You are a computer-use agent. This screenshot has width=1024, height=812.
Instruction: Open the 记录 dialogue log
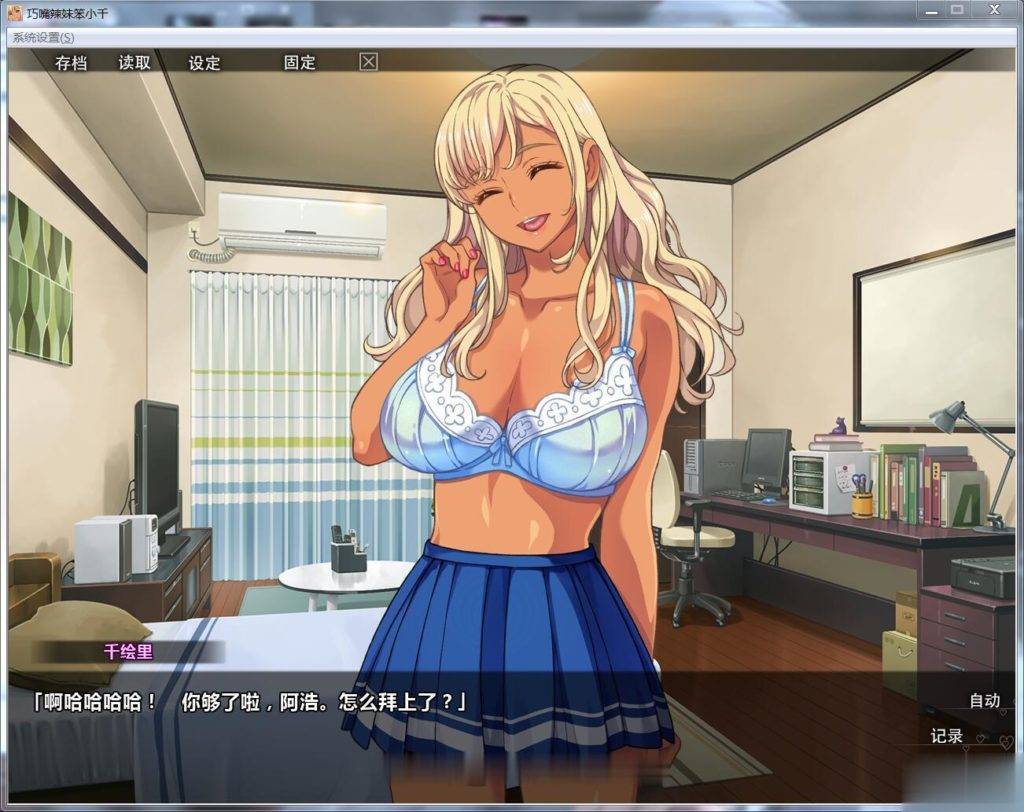tap(946, 736)
